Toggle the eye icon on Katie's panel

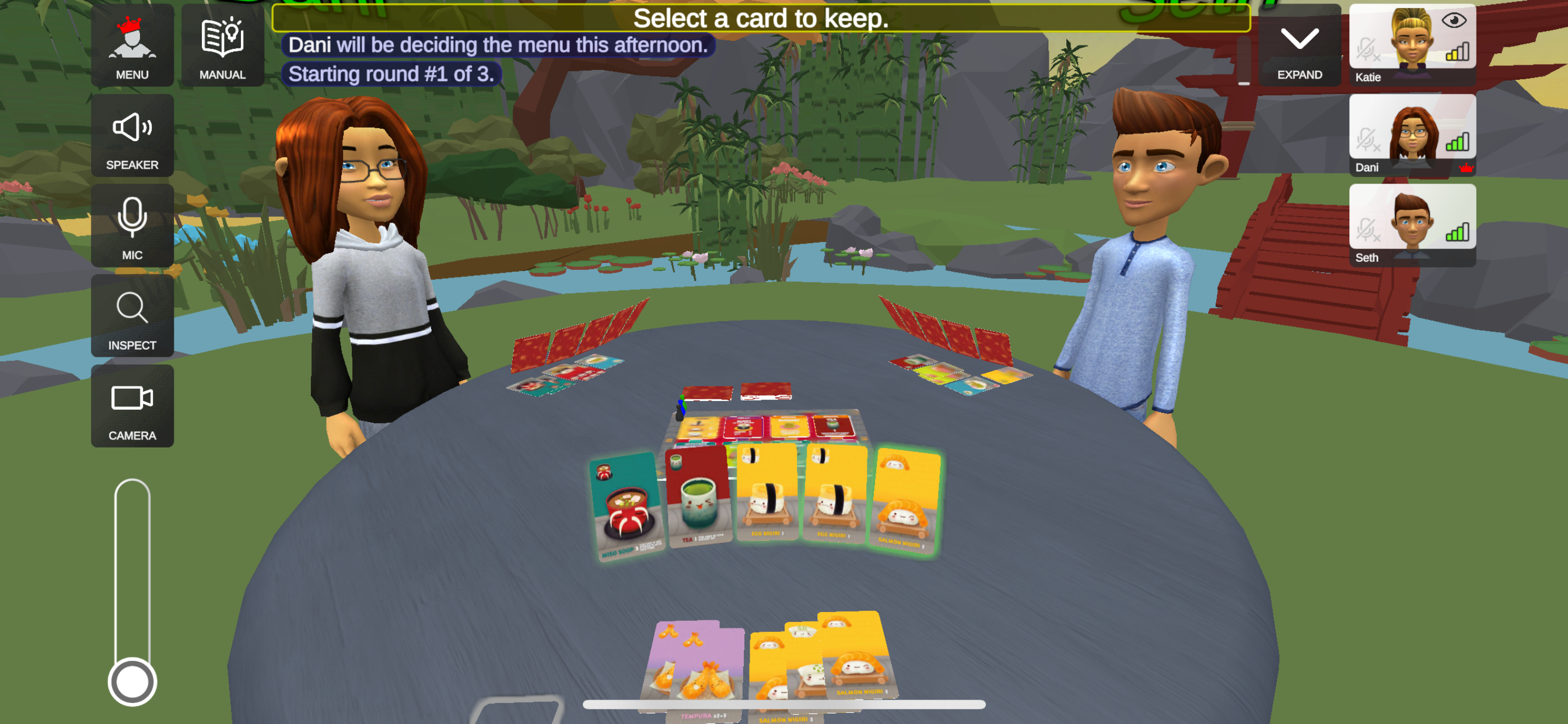coord(1454,20)
